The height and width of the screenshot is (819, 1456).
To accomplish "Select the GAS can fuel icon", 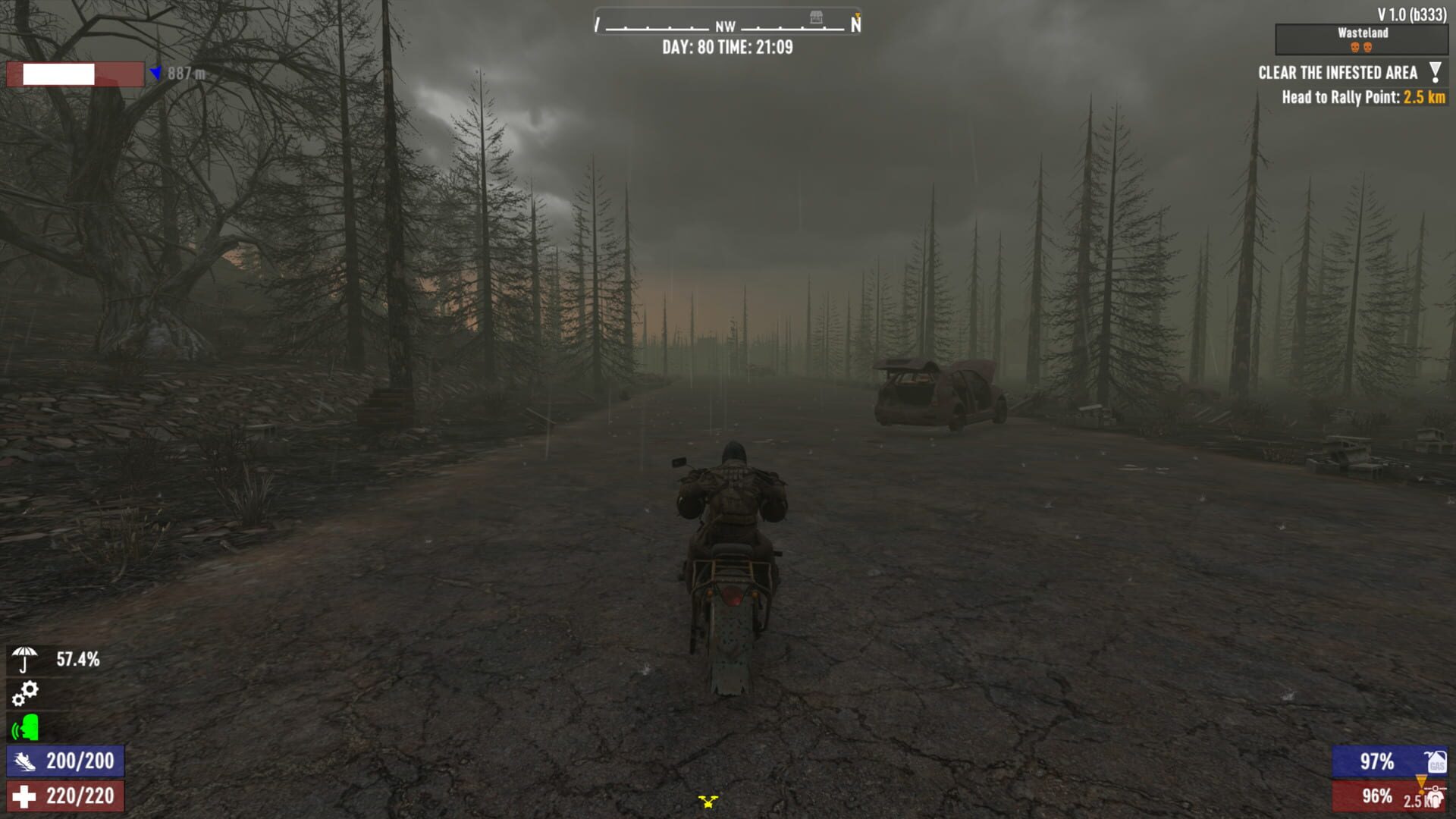I will click(1436, 763).
